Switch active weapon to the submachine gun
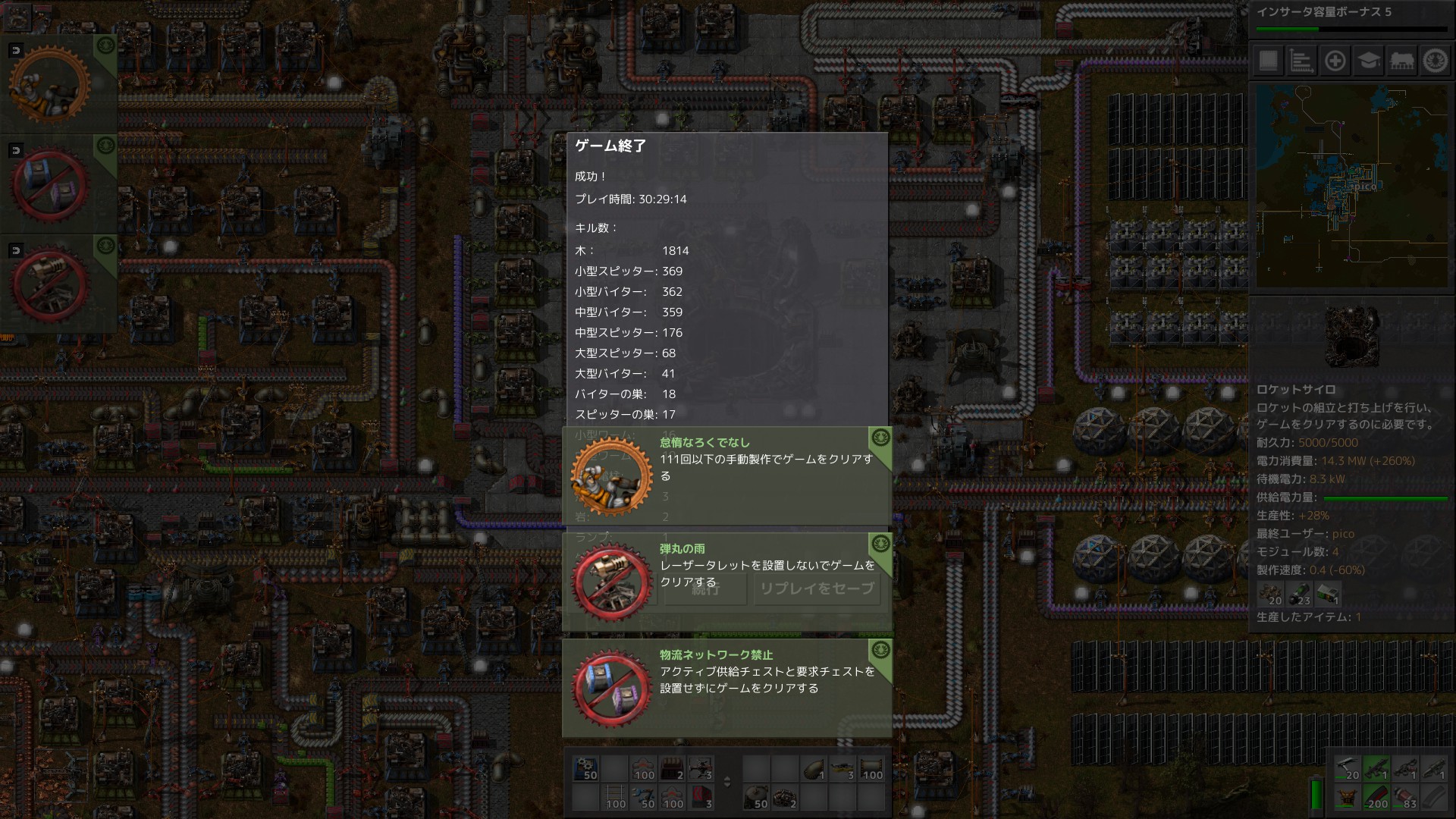 pyautogui.click(x=1376, y=769)
